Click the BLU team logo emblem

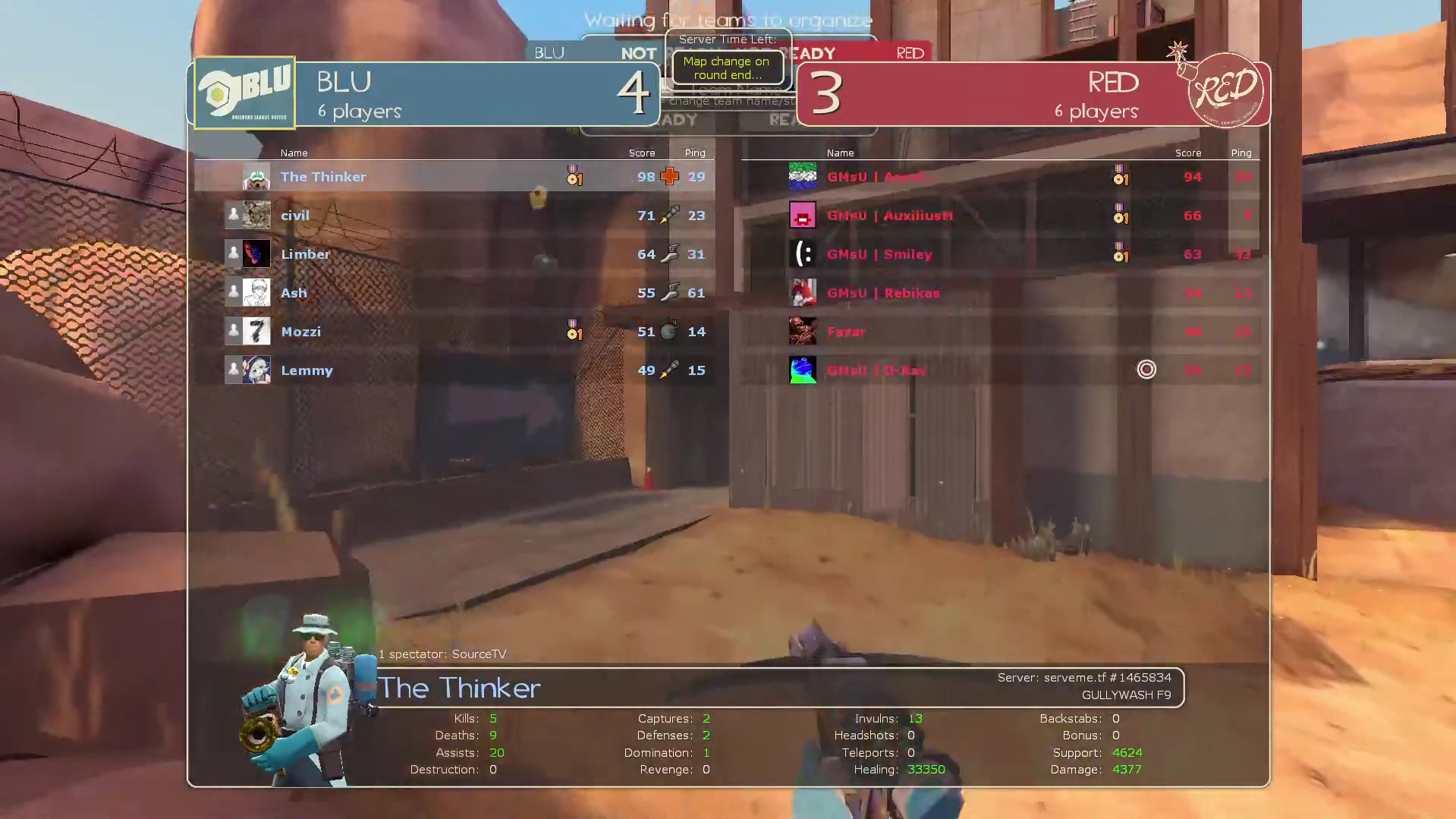(244, 93)
